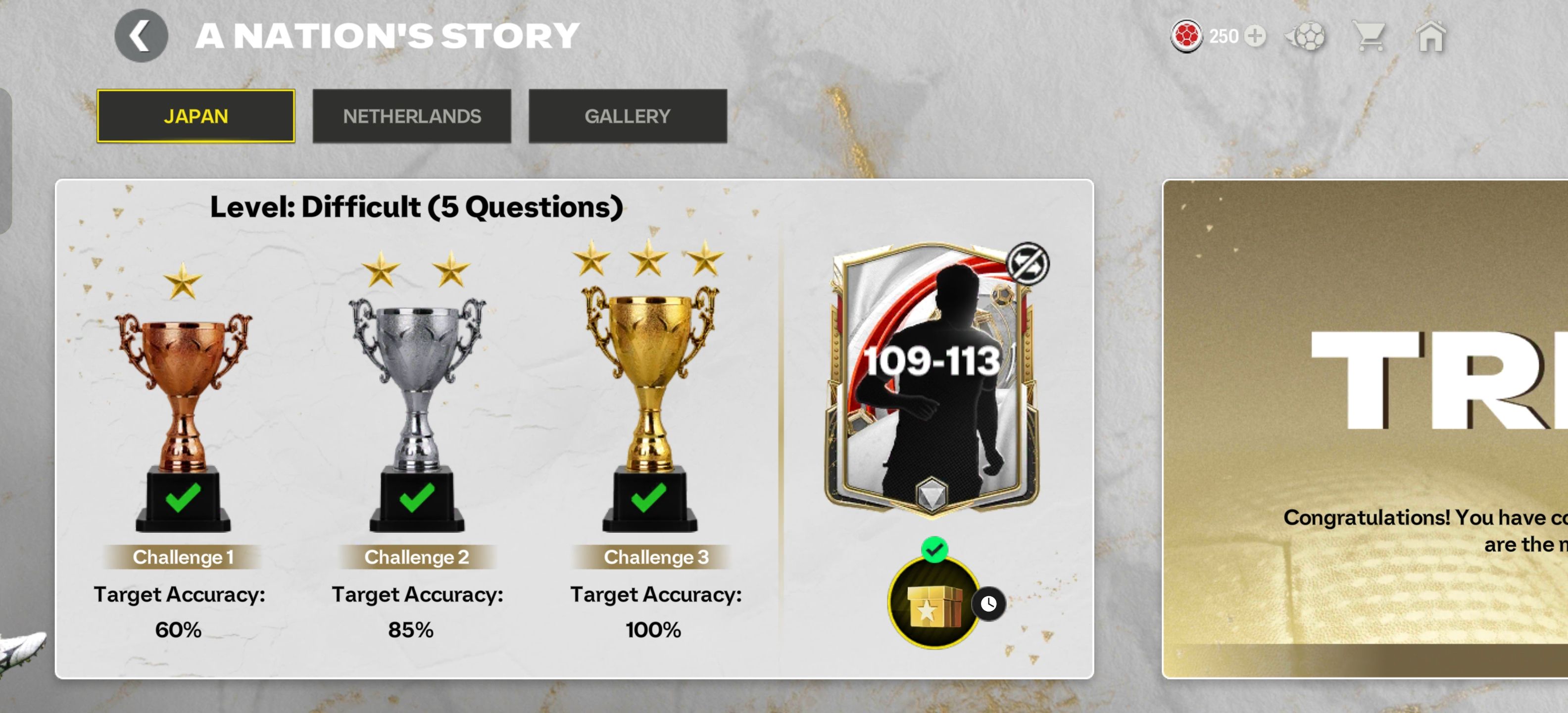Image resolution: width=1568 pixels, height=713 pixels.
Task: Open the soccer ball whistle icon
Action: point(1306,36)
